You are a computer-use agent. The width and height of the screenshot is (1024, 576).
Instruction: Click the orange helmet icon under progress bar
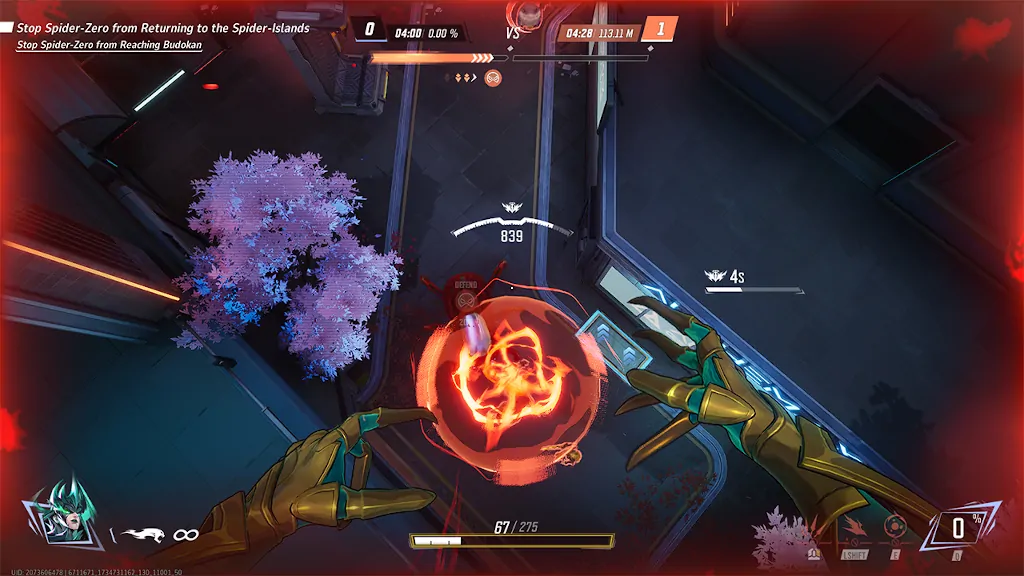pos(493,77)
